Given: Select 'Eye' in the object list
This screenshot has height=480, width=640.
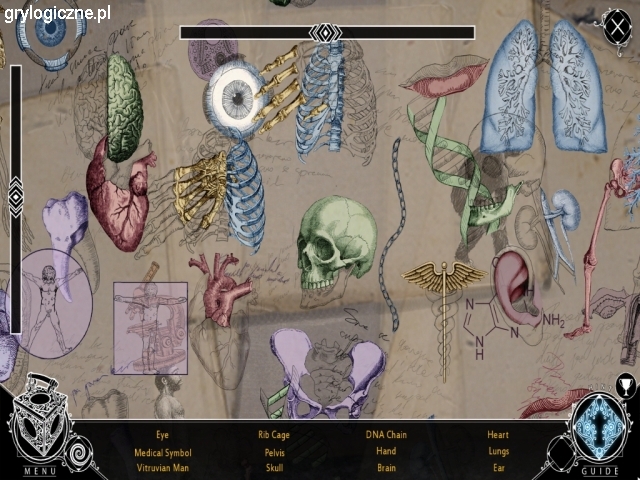Looking at the screenshot, I should [x=162, y=435].
